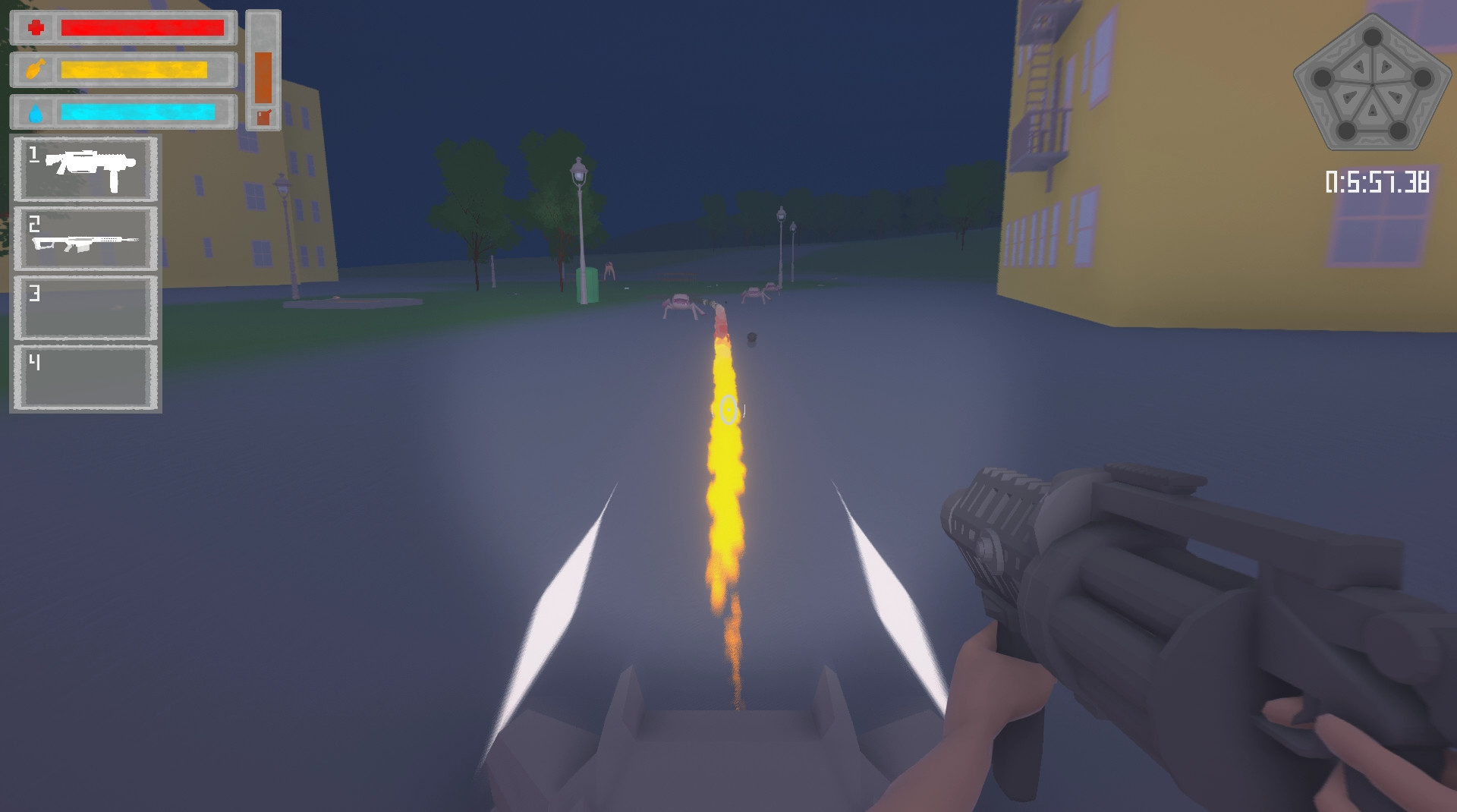Click the fuel canister icon under the ammo gauge
This screenshot has height=812, width=1457.
click(263, 115)
